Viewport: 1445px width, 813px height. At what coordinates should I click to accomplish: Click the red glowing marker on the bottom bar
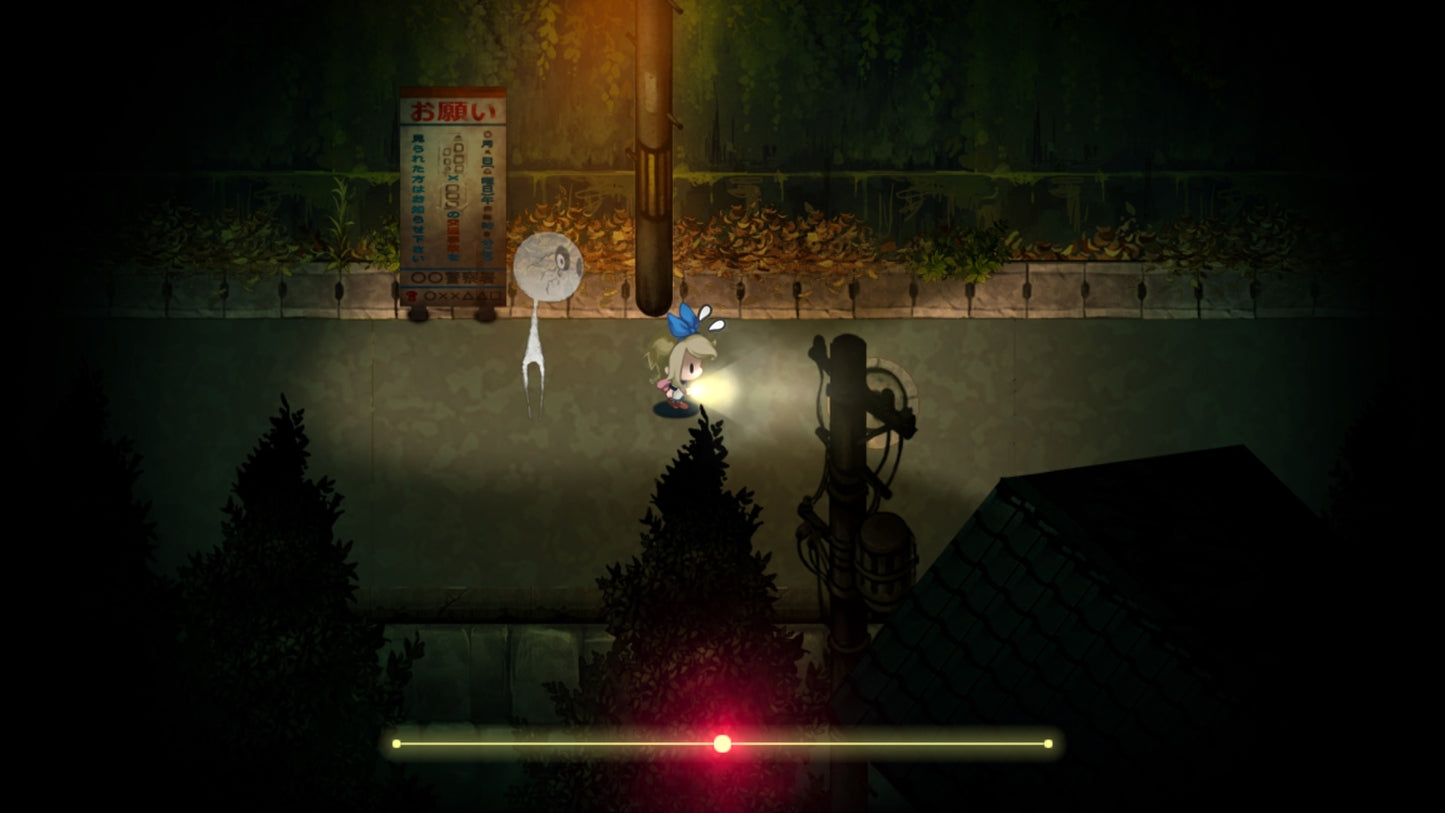click(722, 743)
